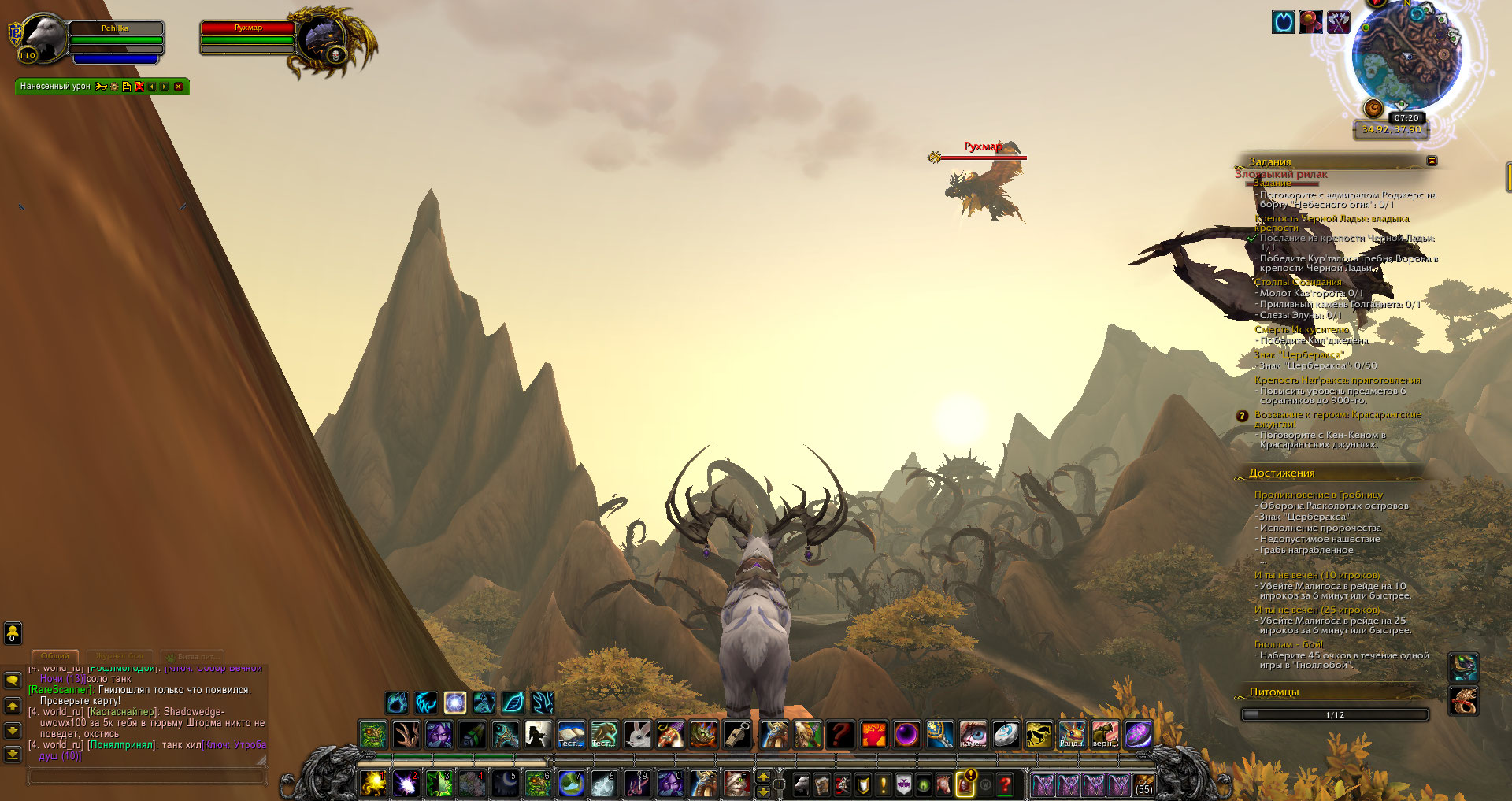The height and width of the screenshot is (801, 1512).
Task: Open the crossed axes buff icon
Action: (x=1338, y=22)
